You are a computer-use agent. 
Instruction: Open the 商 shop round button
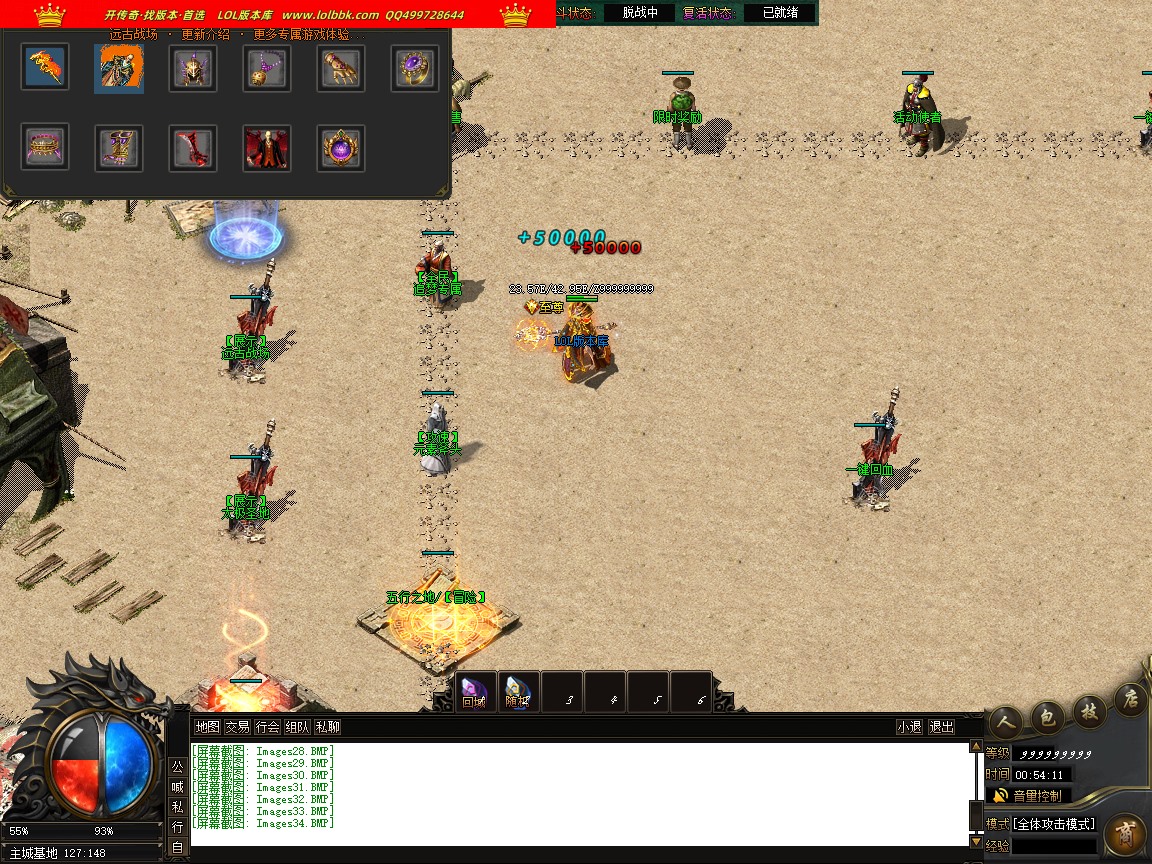1126,832
